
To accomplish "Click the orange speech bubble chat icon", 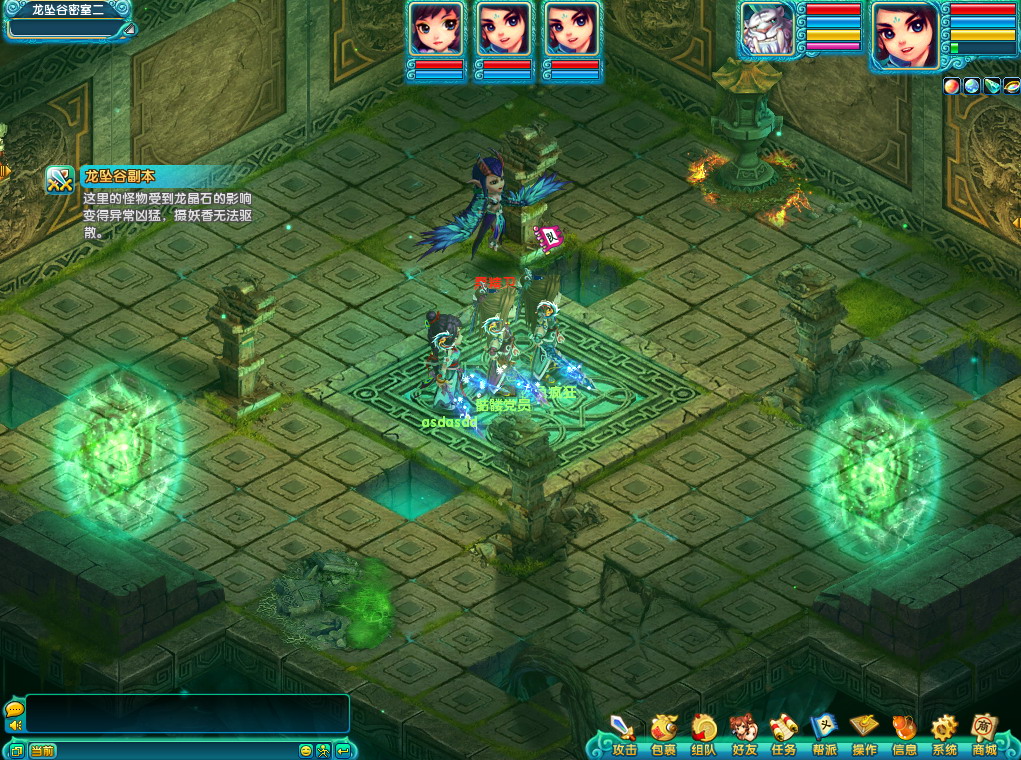I will point(14,709).
